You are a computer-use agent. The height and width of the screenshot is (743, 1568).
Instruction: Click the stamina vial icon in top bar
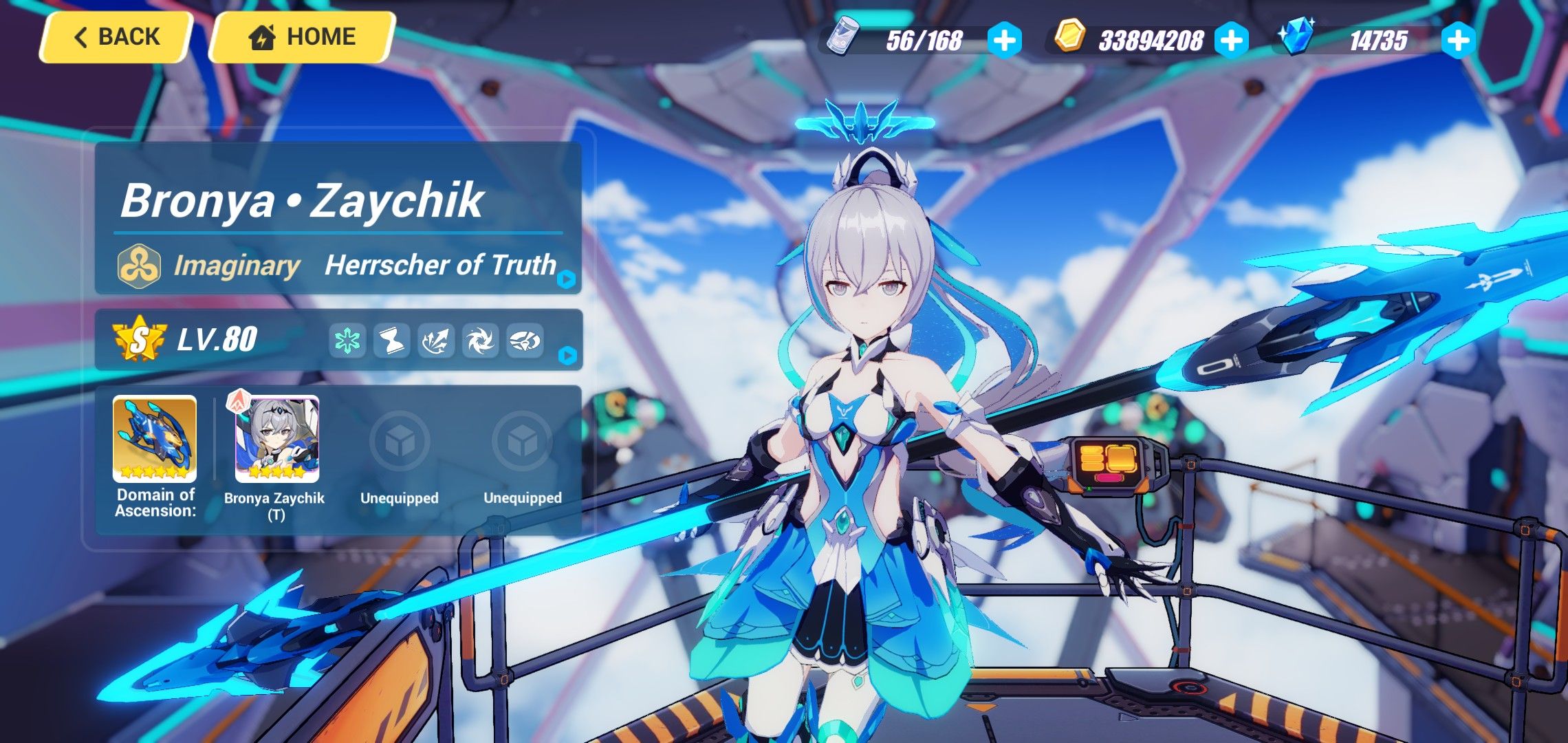pos(840,41)
